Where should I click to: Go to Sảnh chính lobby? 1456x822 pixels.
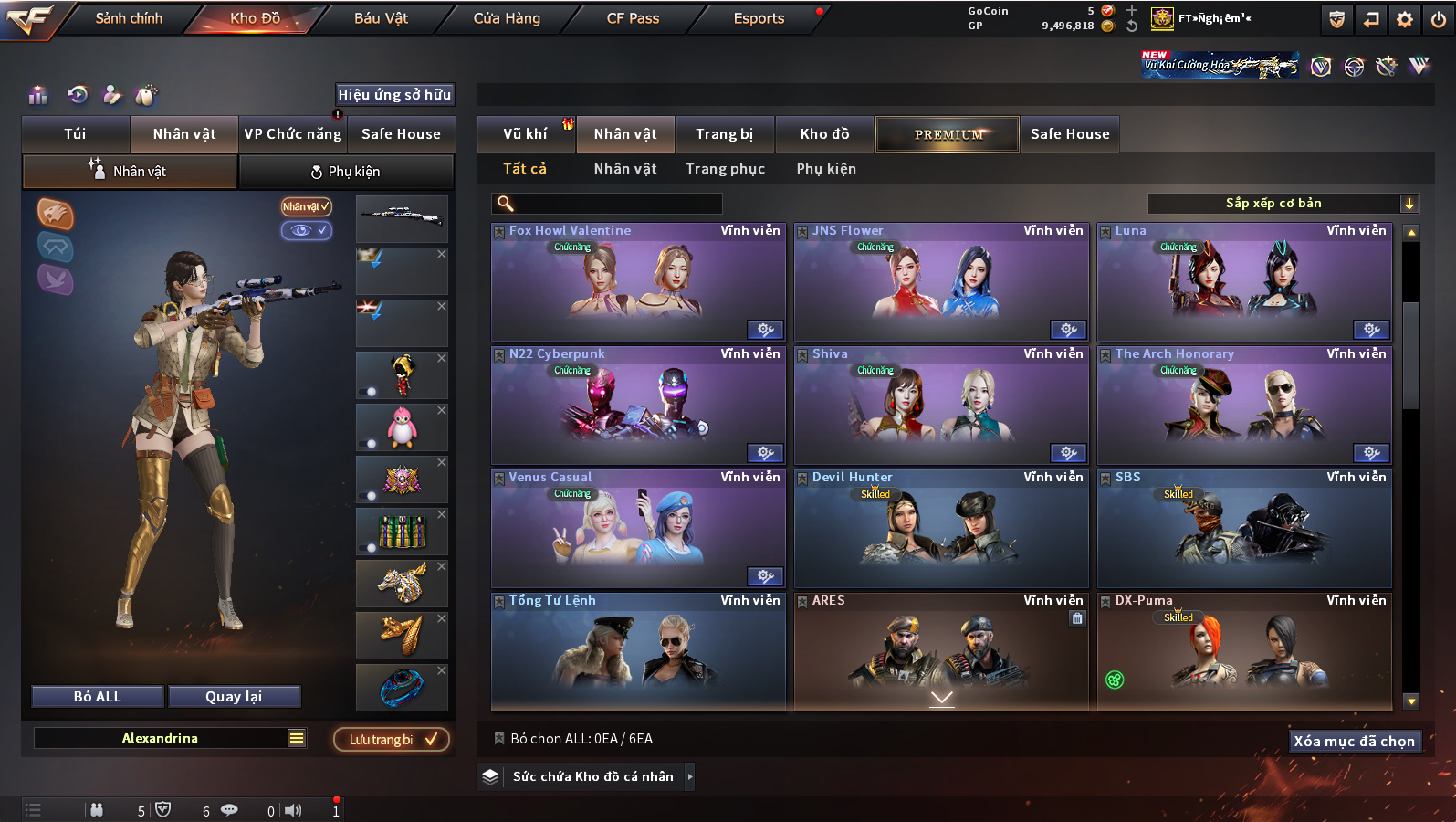point(129,18)
